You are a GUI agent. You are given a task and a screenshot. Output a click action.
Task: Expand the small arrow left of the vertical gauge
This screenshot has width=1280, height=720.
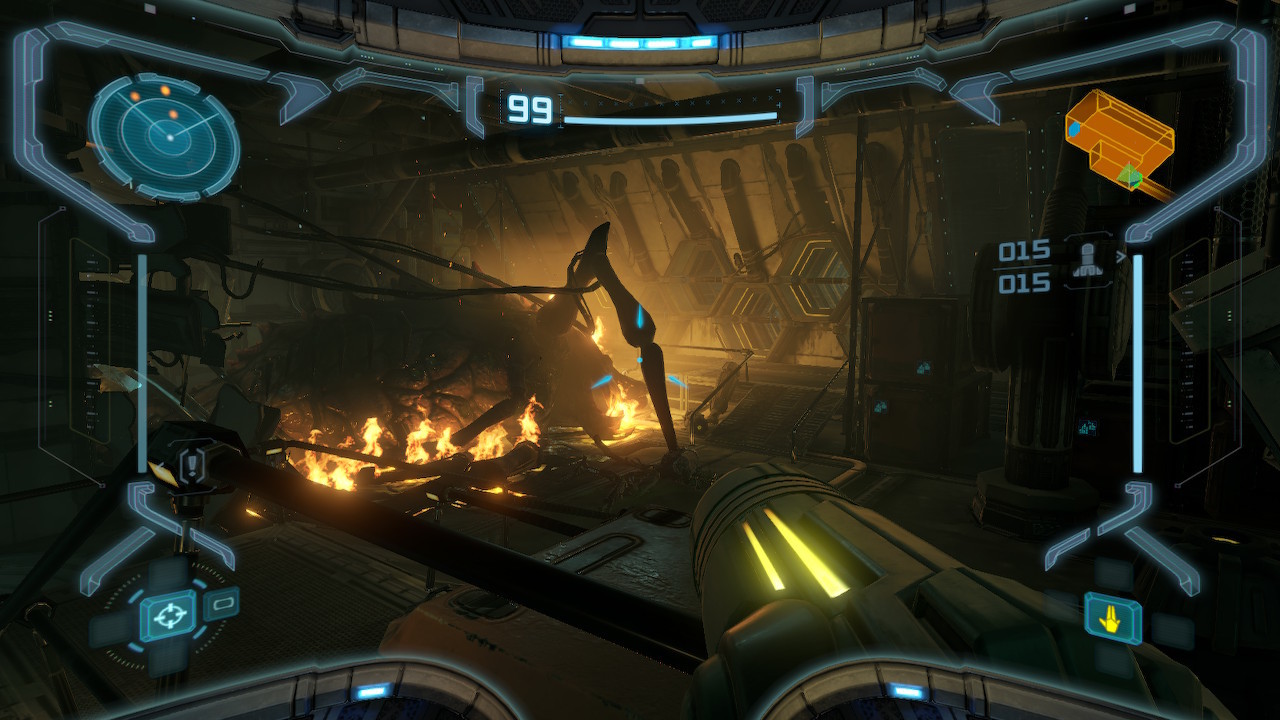[1120, 257]
